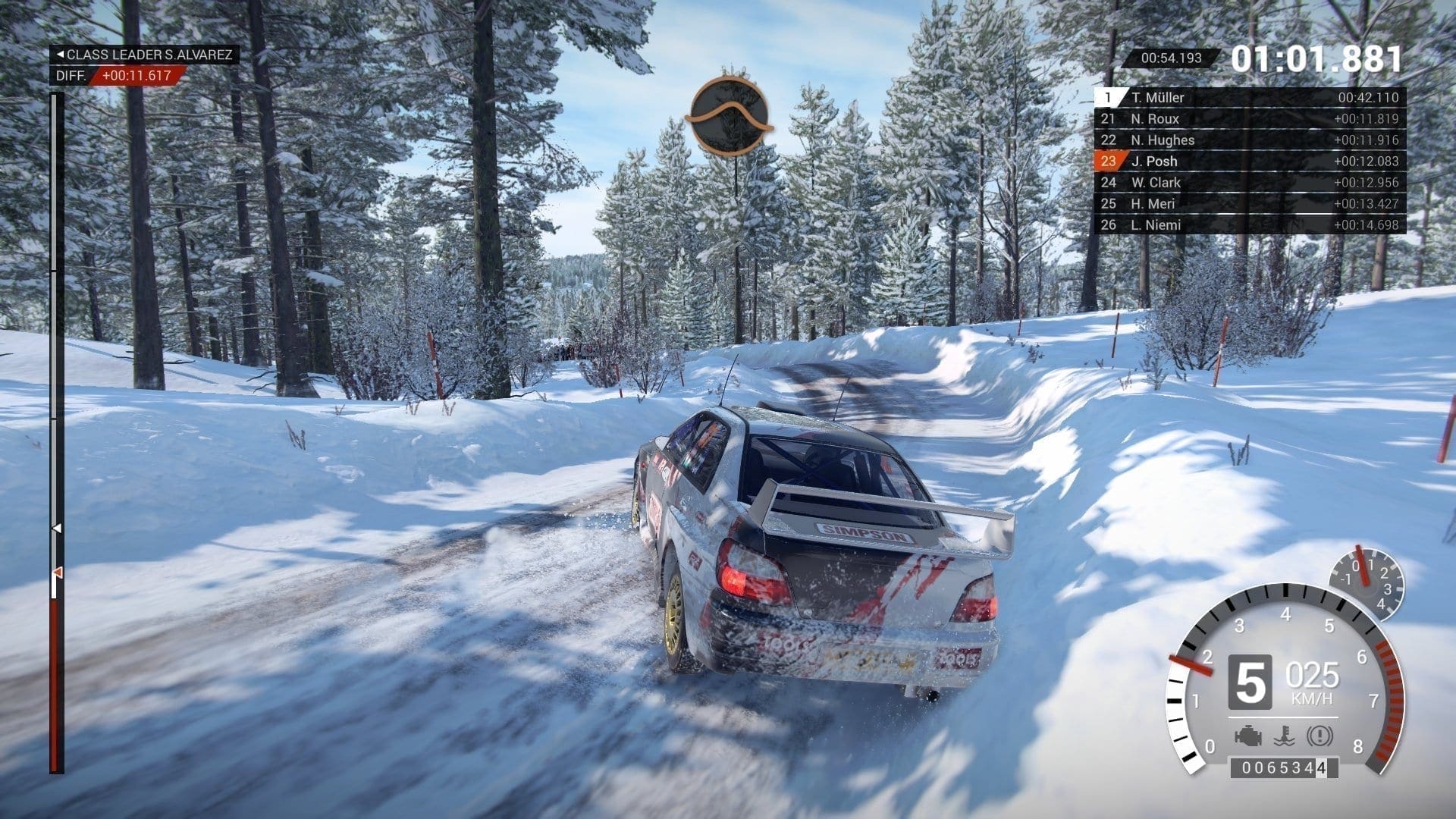Select N. Roux in the standings
The height and width of the screenshot is (819, 1456).
(x=1250, y=118)
